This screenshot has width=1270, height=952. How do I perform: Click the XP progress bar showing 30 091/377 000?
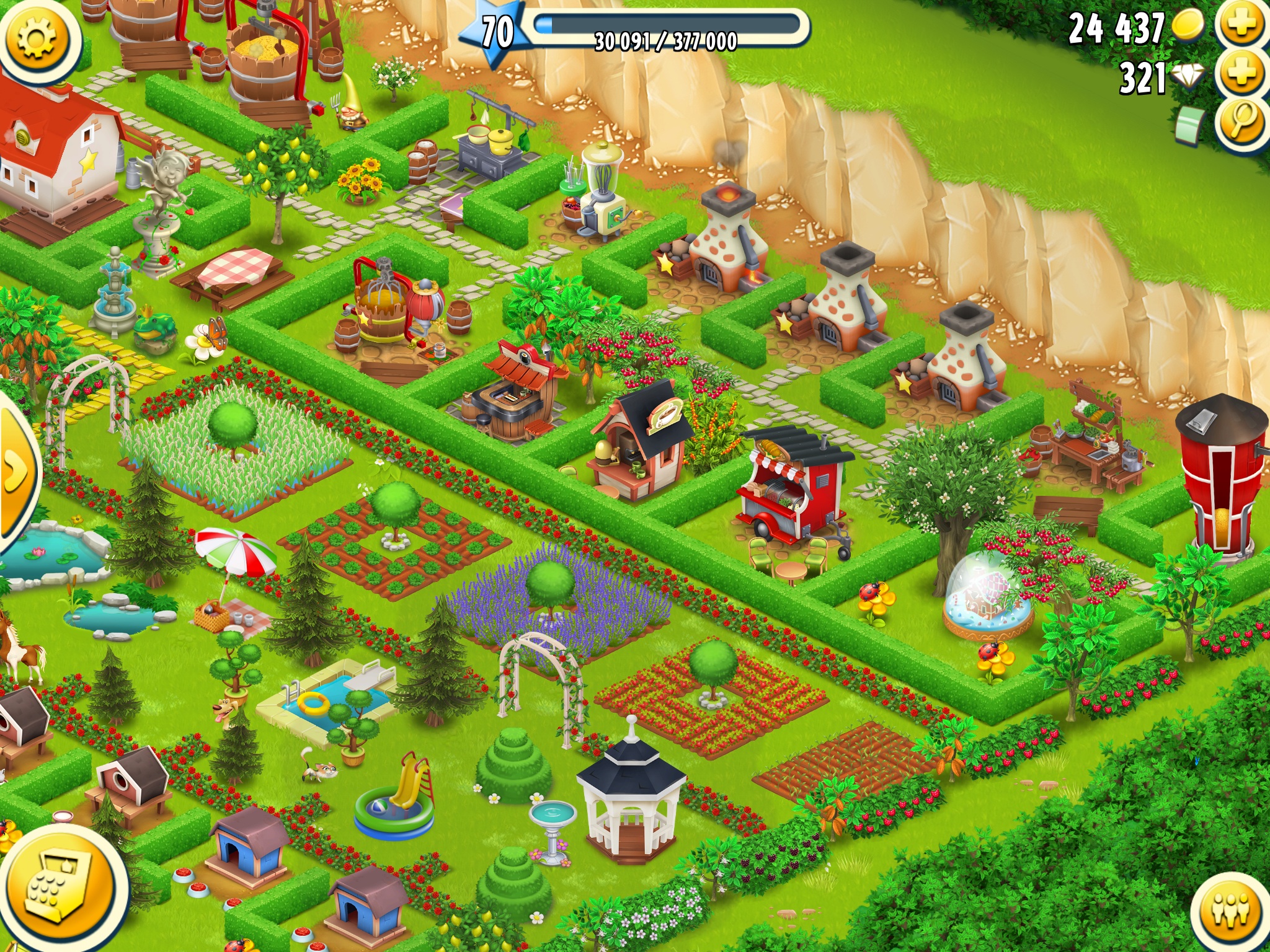coord(664,34)
